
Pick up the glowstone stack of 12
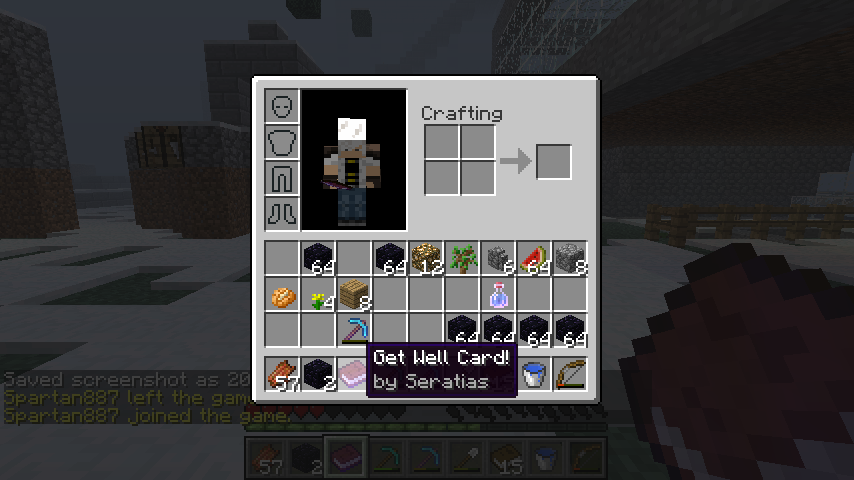[426, 259]
